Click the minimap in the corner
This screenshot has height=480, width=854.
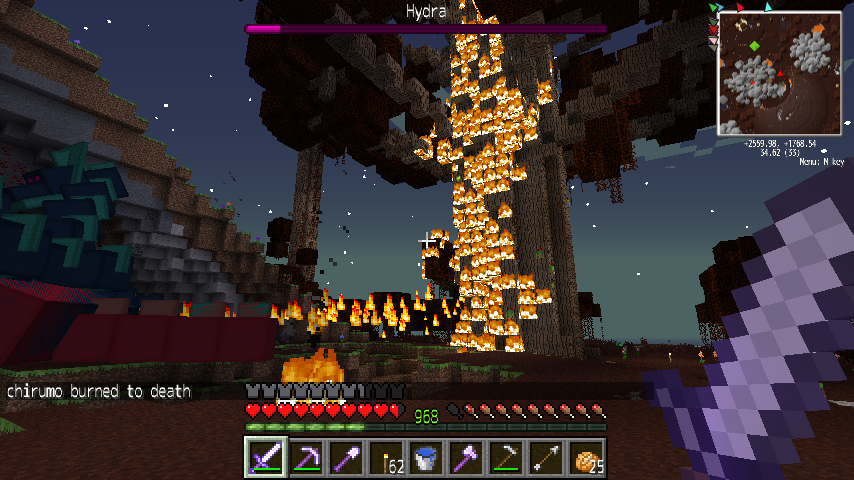point(779,73)
